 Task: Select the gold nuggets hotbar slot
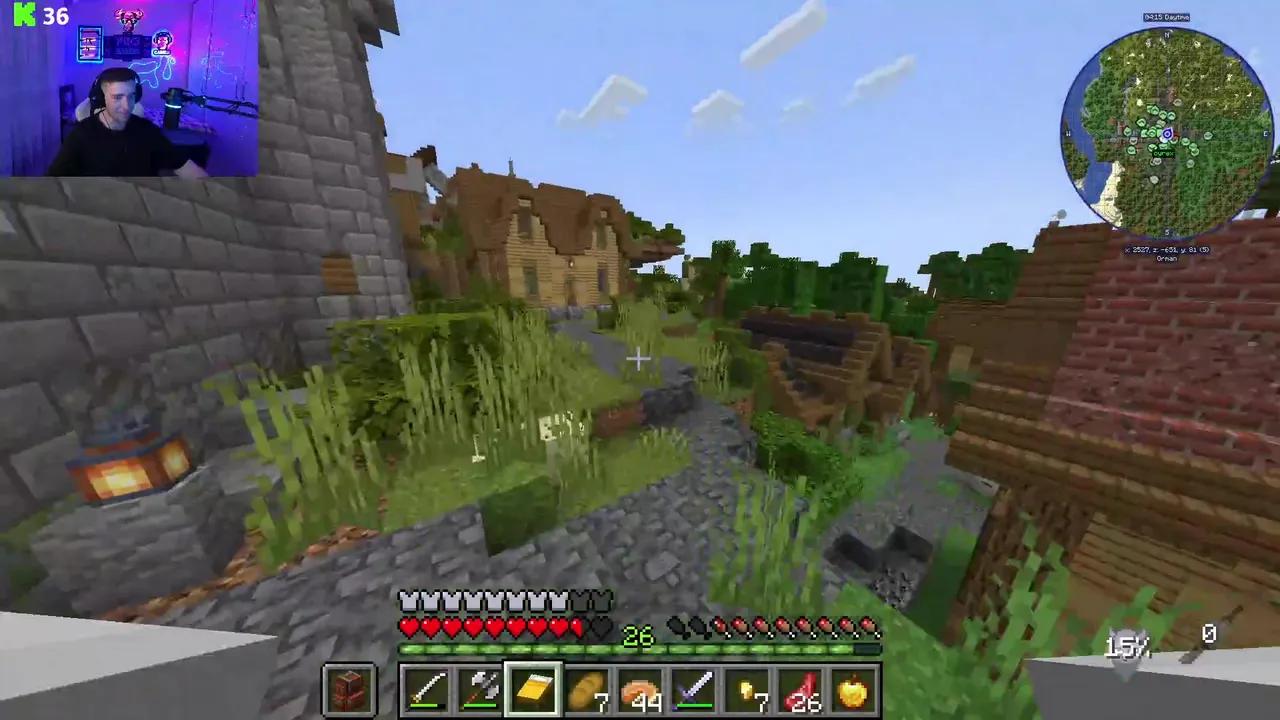tap(747, 688)
